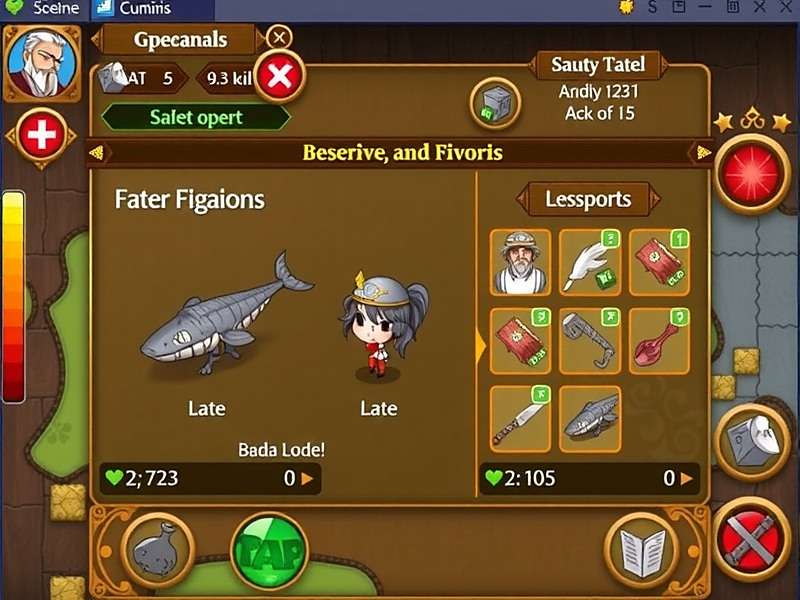Image resolution: width=800 pixels, height=600 pixels.
Task: Select the shark item in Lessports
Action: pos(590,418)
